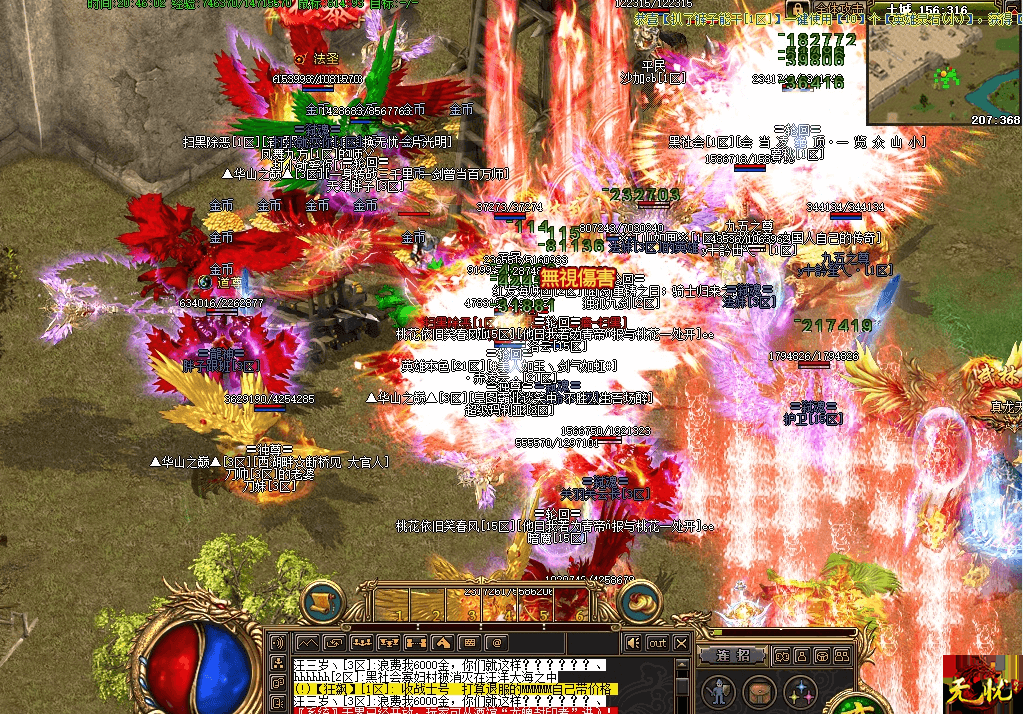Toggle the speaker sound icon on the chat bar
This screenshot has height=714, width=1023.
click(632, 642)
